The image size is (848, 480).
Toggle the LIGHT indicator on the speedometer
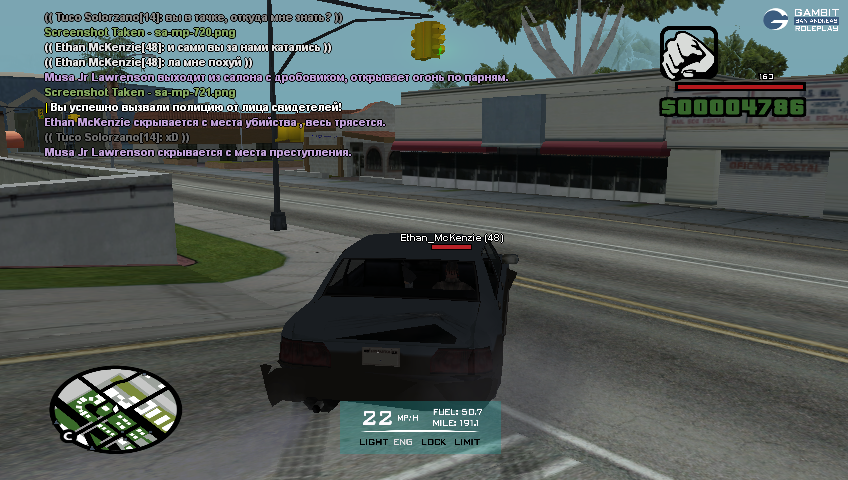pos(373,442)
